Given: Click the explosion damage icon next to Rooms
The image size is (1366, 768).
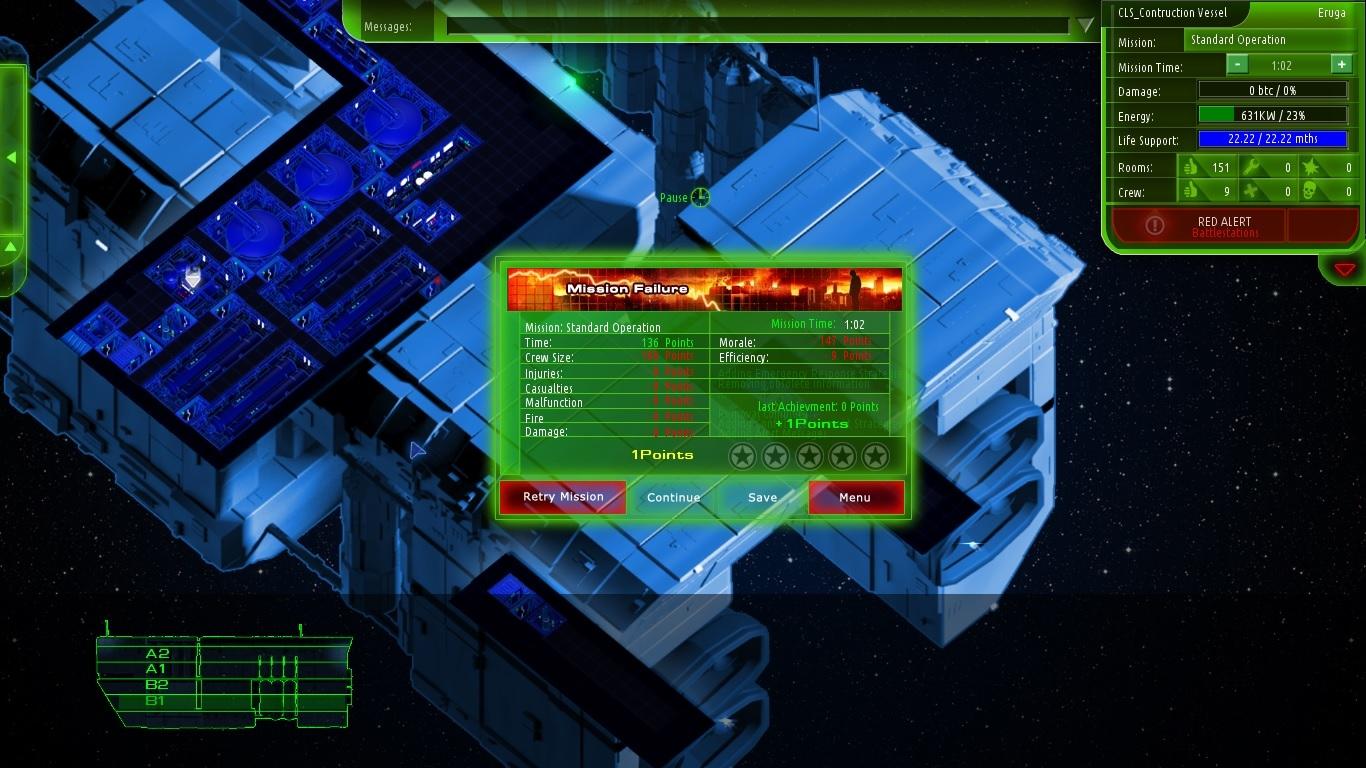Looking at the screenshot, I should [x=1311, y=168].
